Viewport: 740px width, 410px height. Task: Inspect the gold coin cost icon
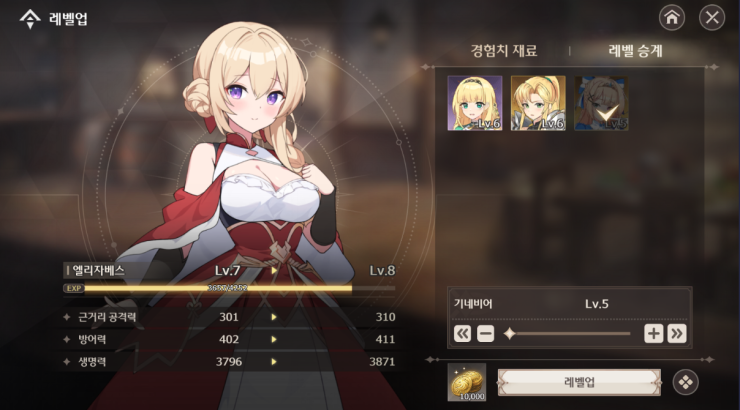pos(466,381)
